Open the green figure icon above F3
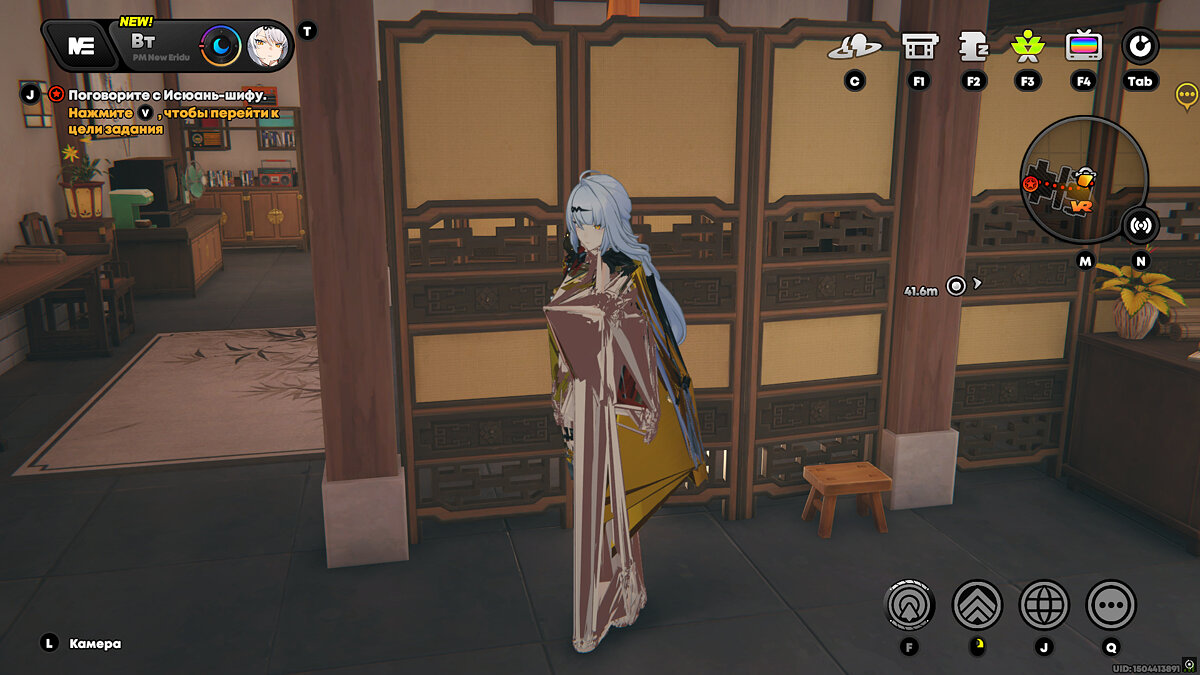The width and height of the screenshot is (1200, 675). [x=1027, y=46]
